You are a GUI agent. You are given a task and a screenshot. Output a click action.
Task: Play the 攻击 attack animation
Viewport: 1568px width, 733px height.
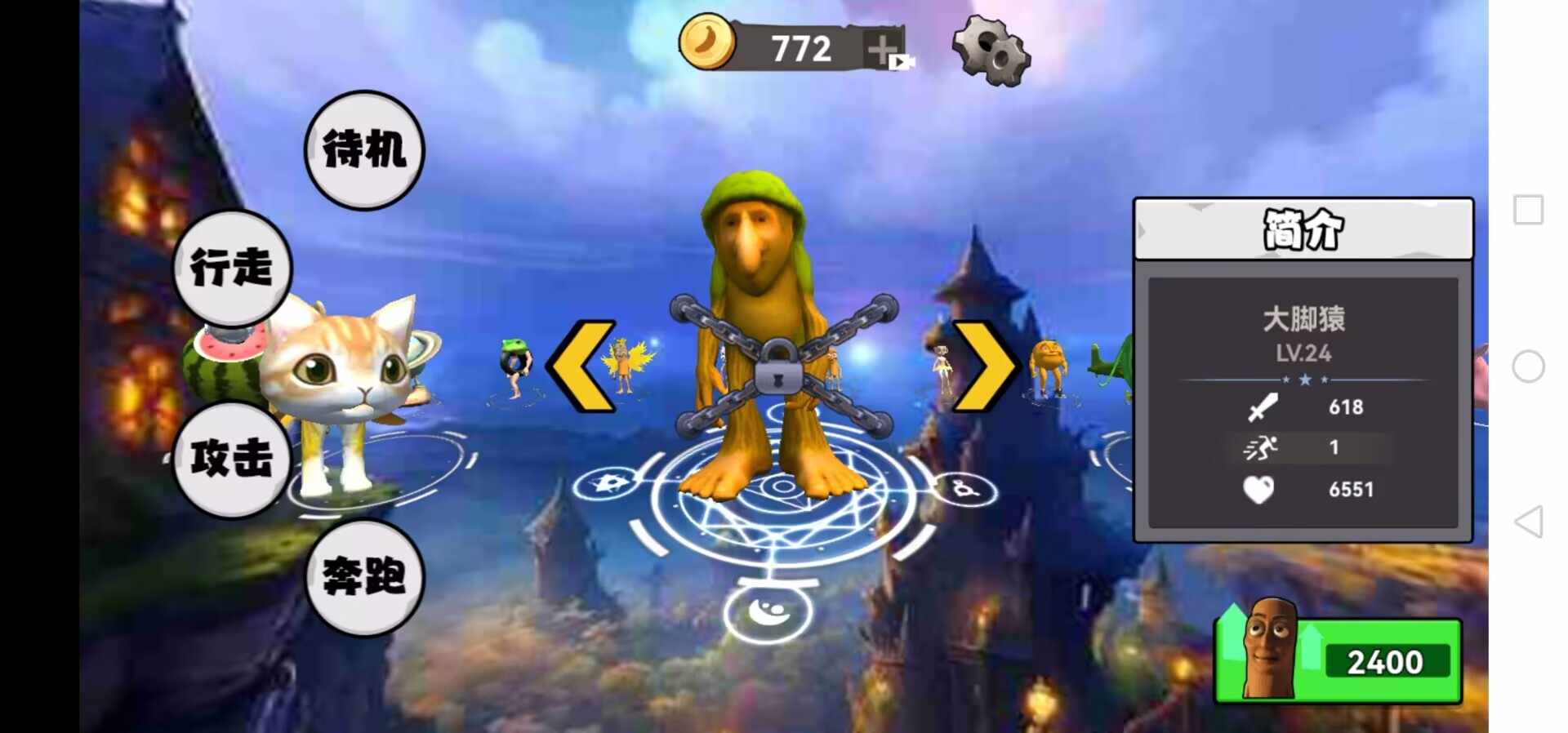tap(232, 459)
